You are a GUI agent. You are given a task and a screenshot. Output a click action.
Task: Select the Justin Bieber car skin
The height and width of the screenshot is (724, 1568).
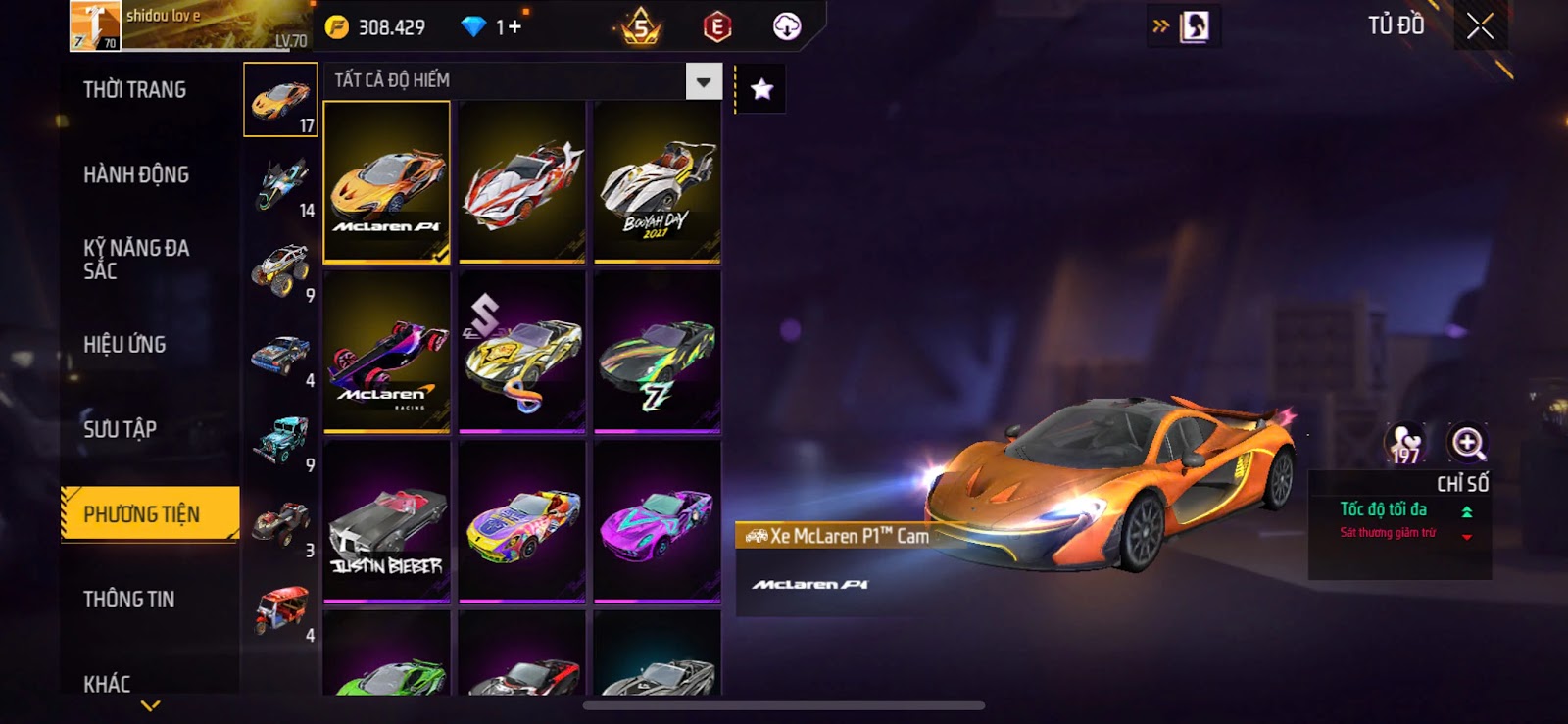tap(387, 521)
